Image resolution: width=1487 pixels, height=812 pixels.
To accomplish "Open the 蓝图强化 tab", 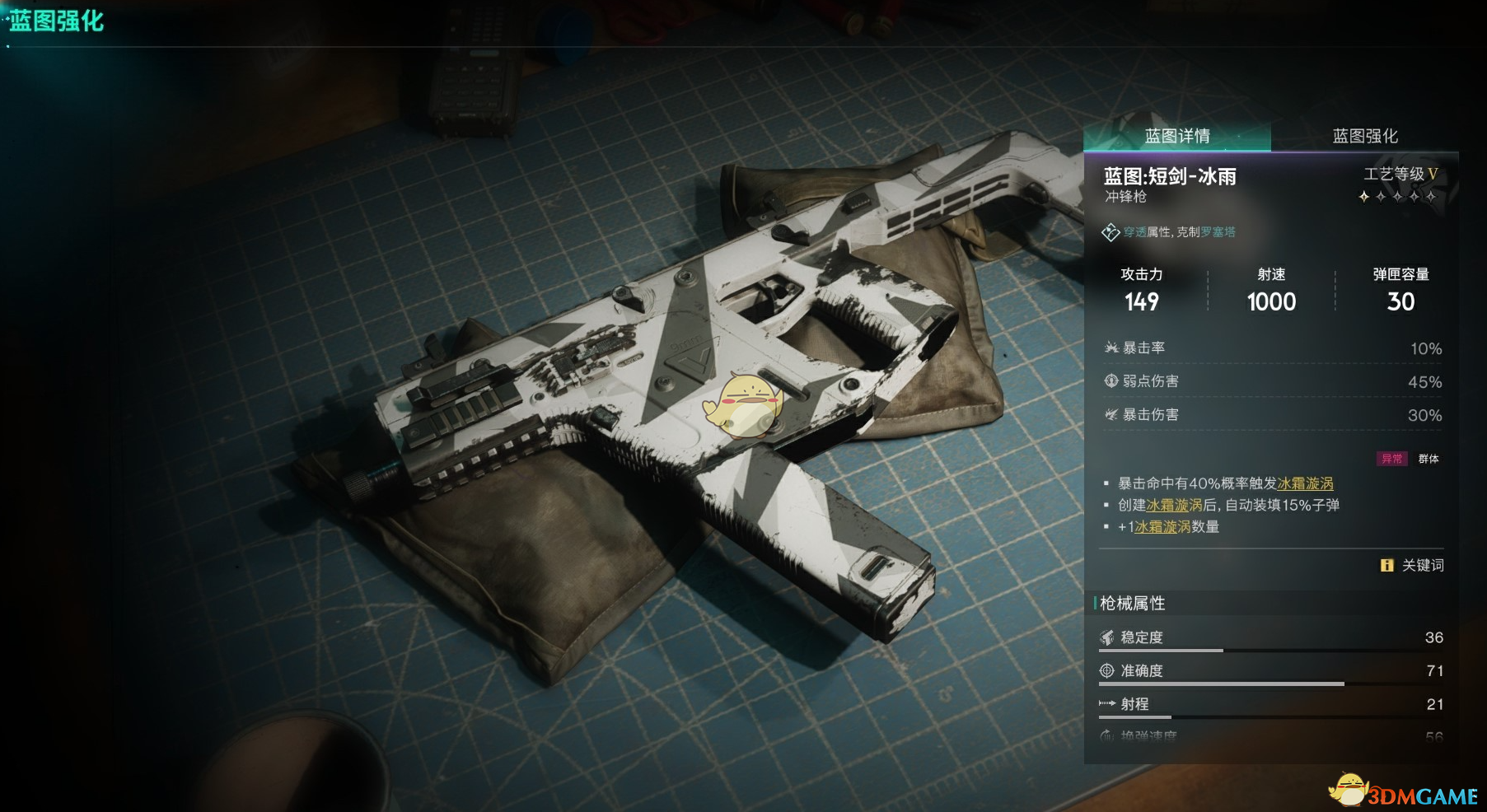I will [x=1365, y=136].
